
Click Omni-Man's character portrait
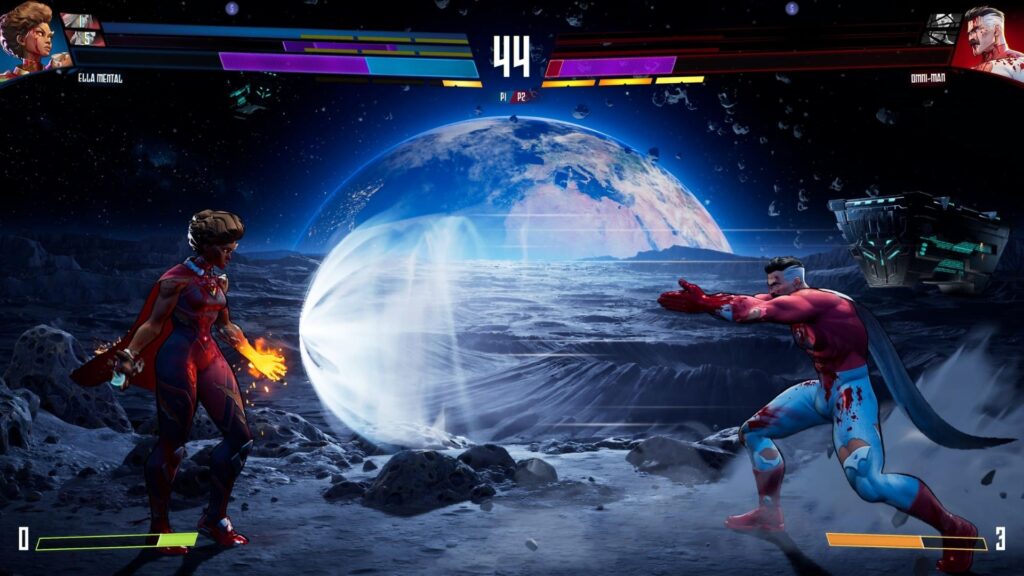(990, 38)
